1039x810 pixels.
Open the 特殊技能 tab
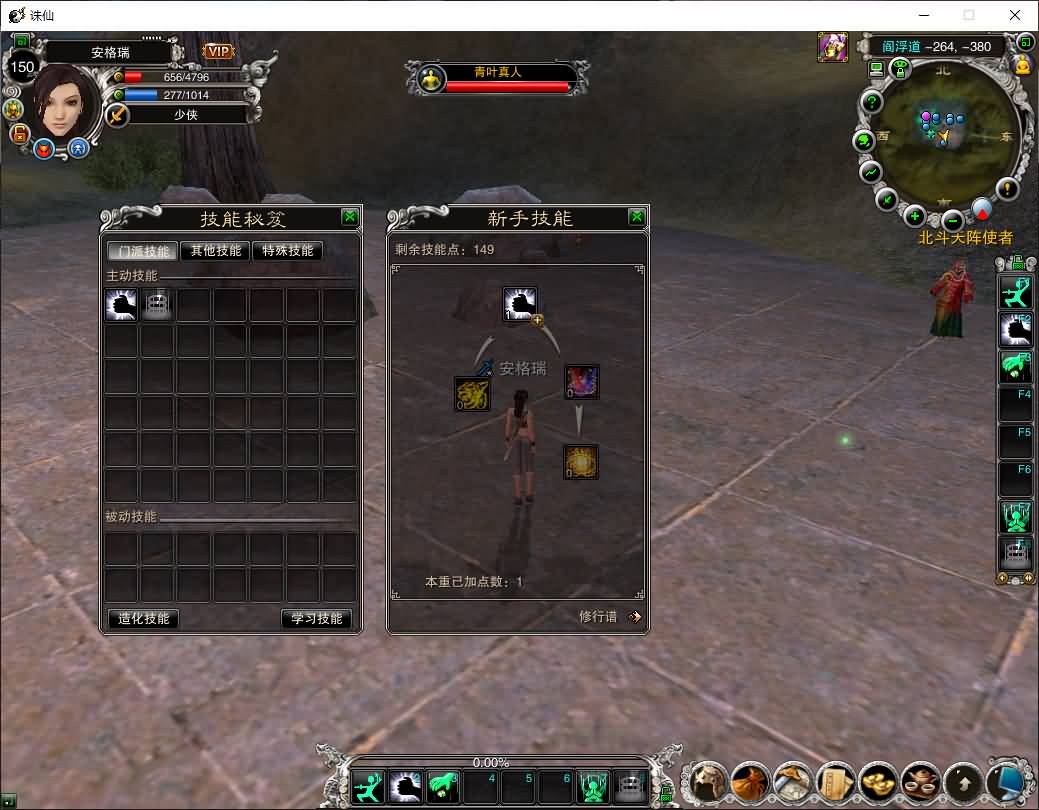click(x=288, y=251)
